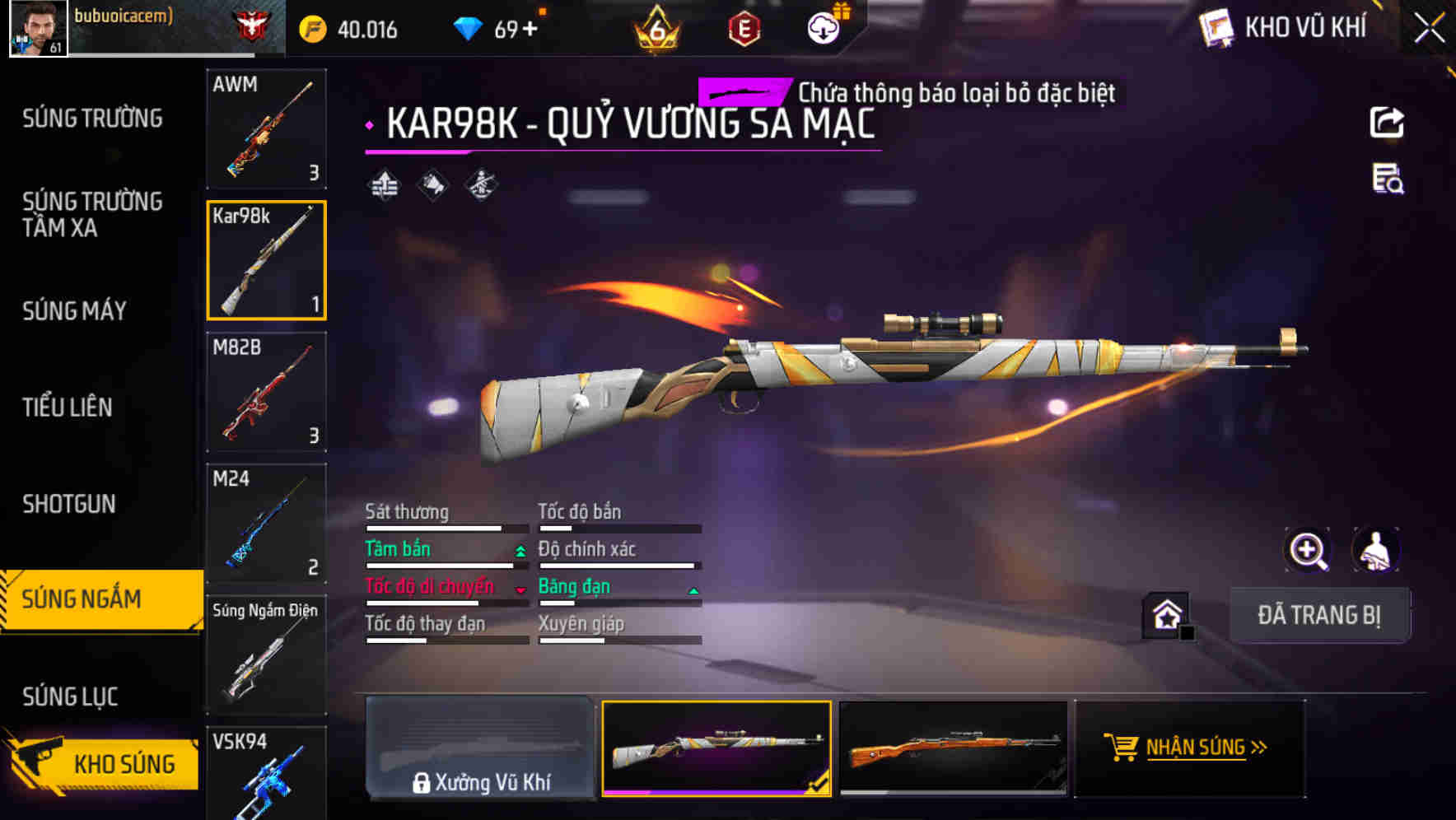Click the rank progress crown level 6 badge
This screenshot has height=820, width=1456.
(655, 31)
